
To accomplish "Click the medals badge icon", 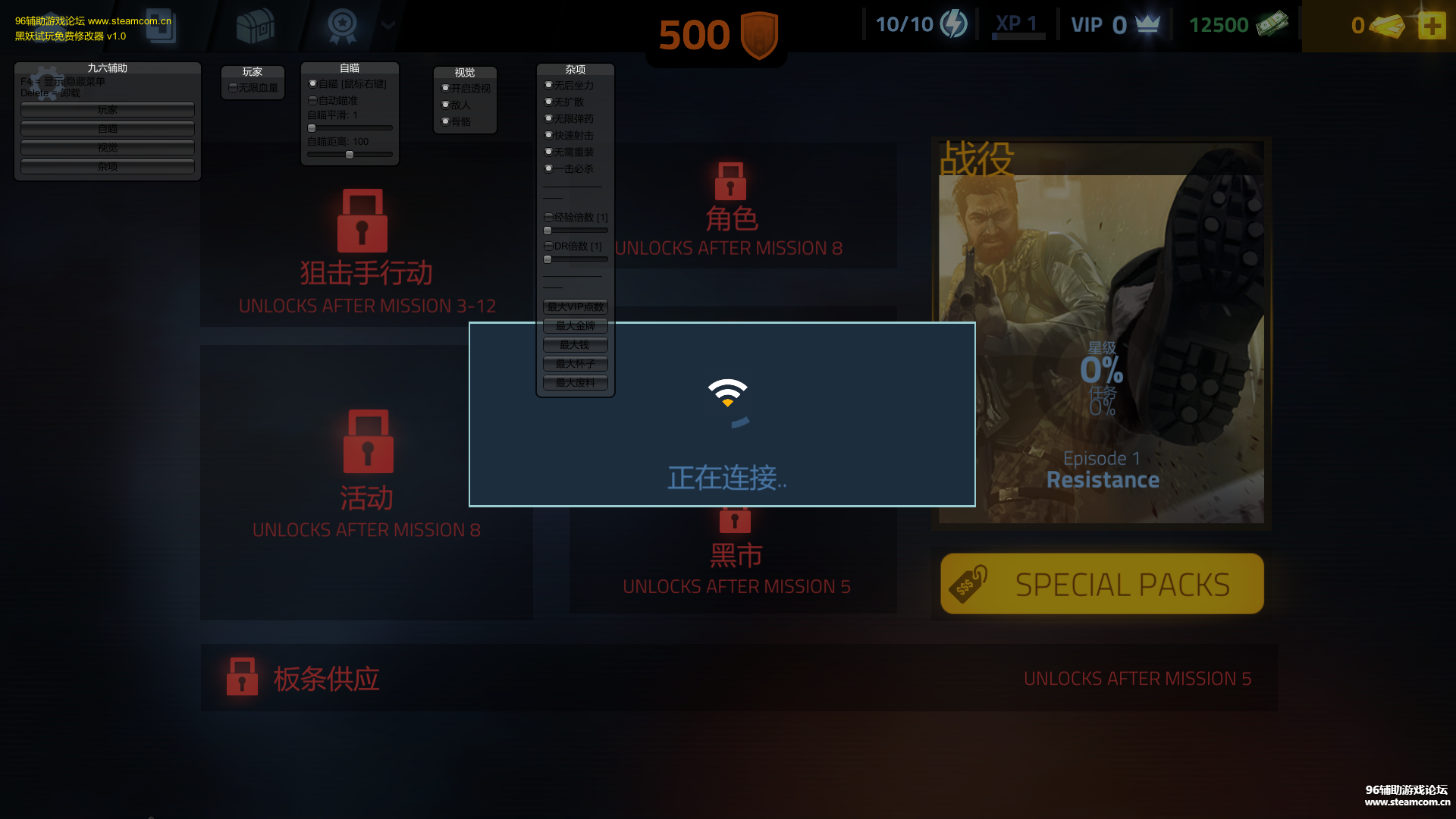I will pos(343,25).
